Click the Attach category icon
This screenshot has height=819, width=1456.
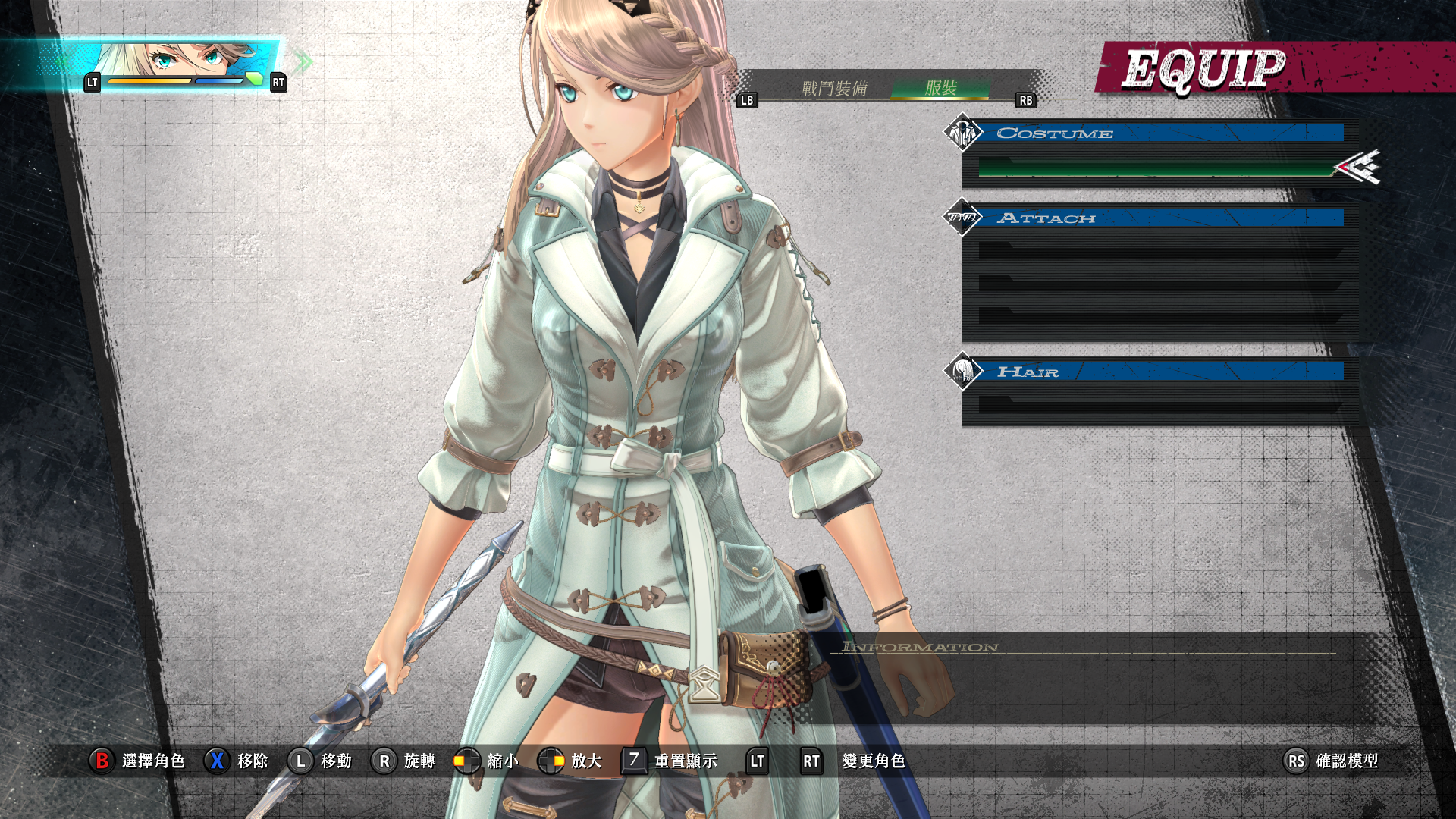pyautogui.click(x=964, y=218)
